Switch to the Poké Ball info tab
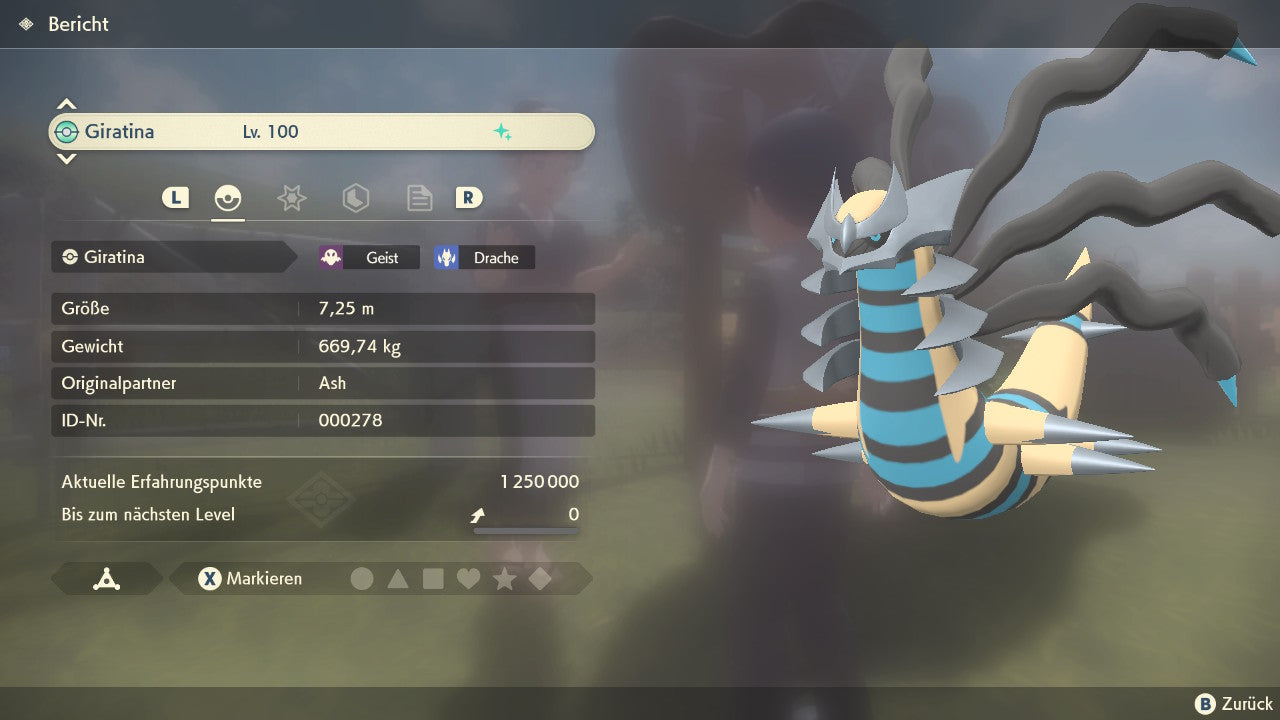 pos(228,198)
